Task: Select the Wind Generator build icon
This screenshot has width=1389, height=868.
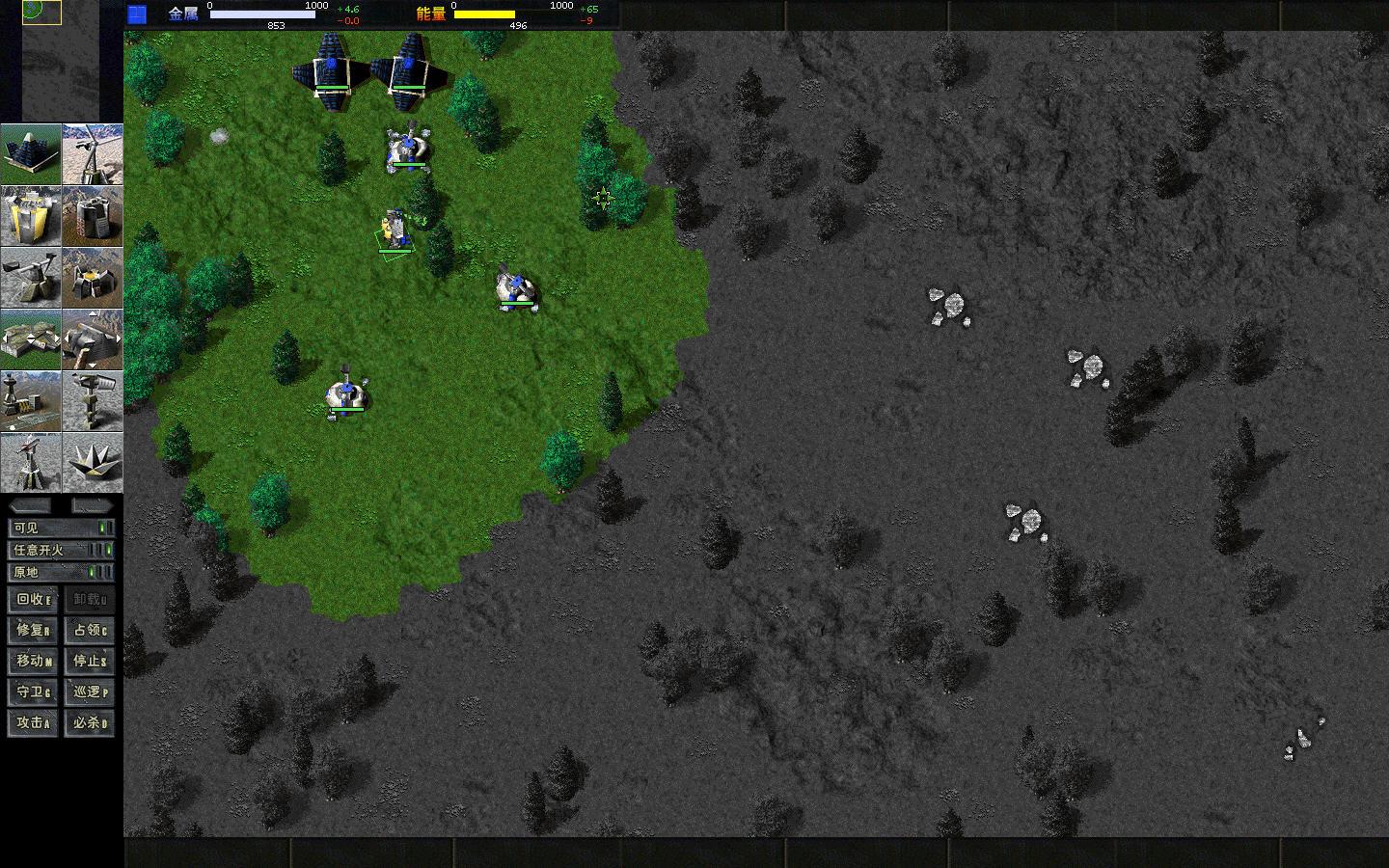Action: [93, 154]
